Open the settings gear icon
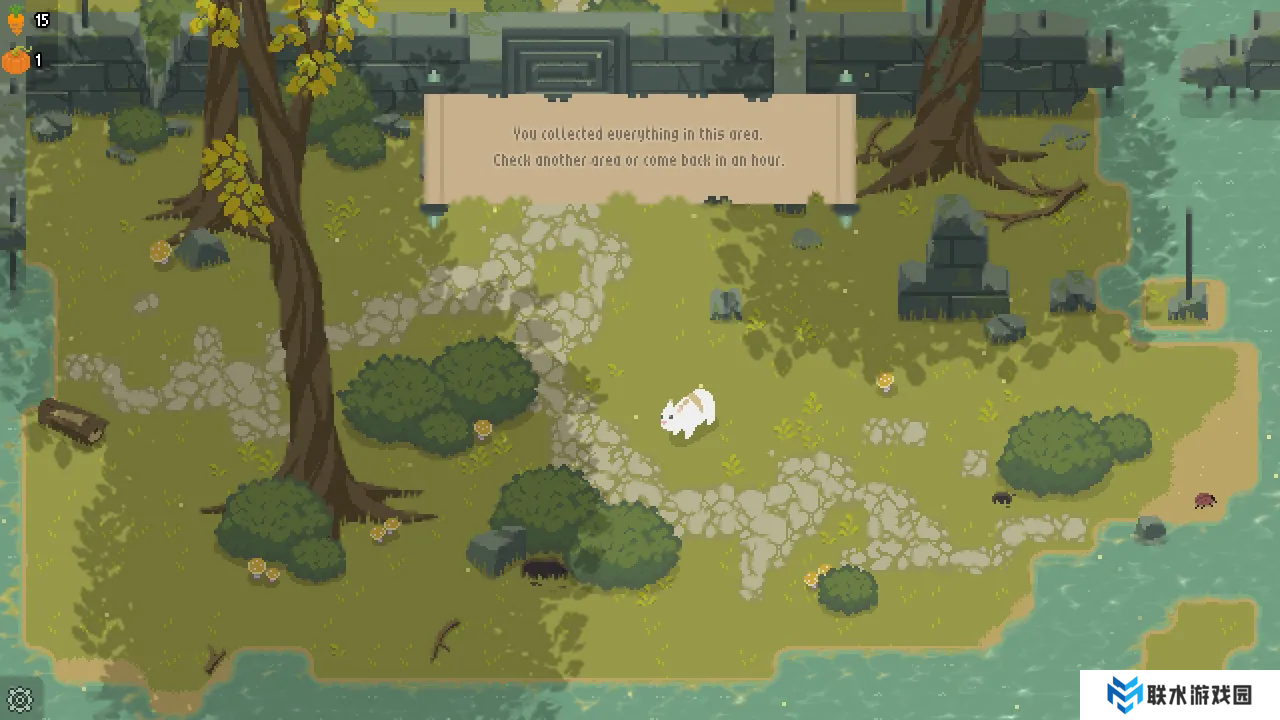This screenshot has width=1280, height=720. click(x=20, y=698)
